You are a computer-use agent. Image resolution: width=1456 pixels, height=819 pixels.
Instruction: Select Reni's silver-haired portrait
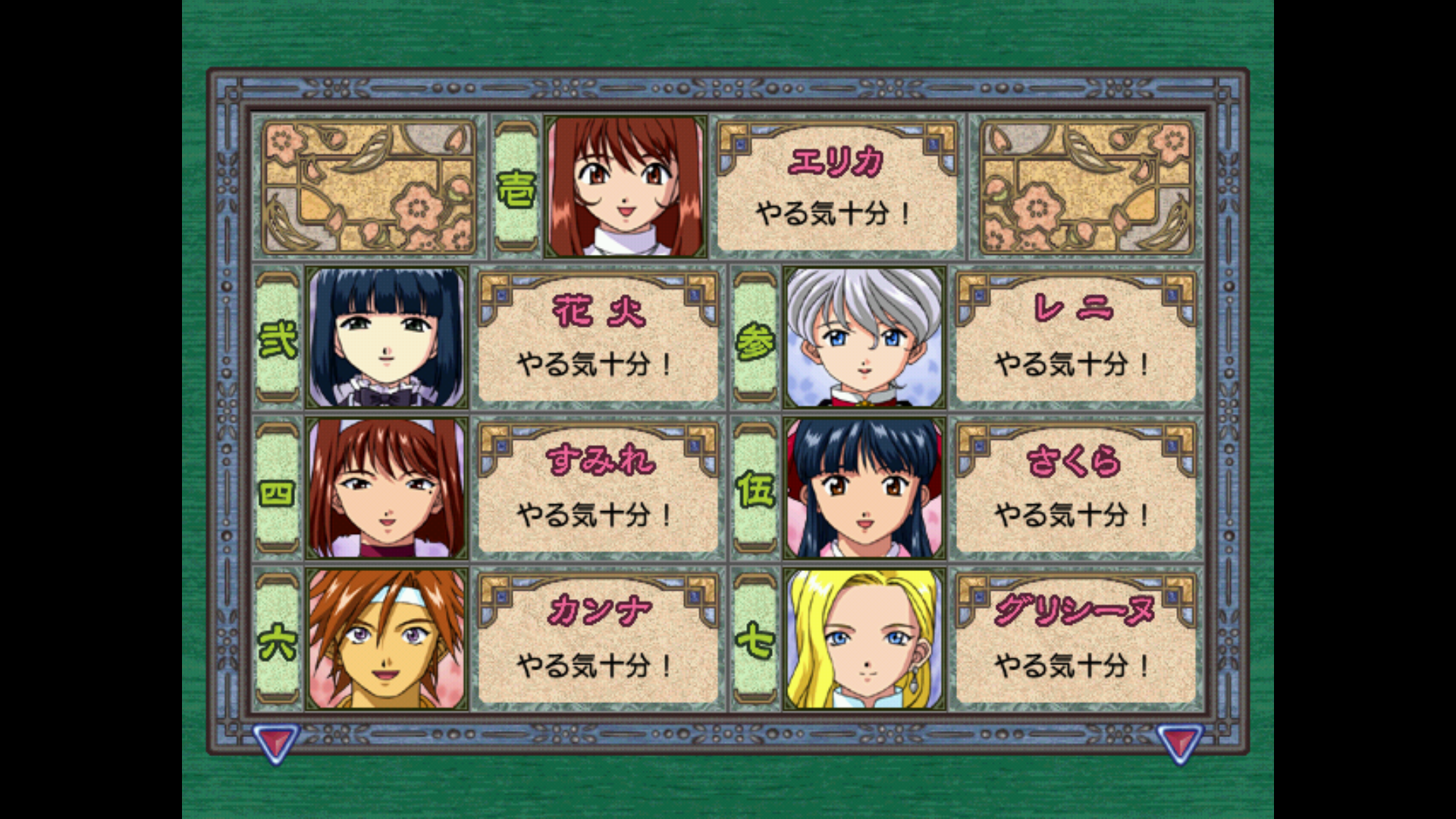864,337
